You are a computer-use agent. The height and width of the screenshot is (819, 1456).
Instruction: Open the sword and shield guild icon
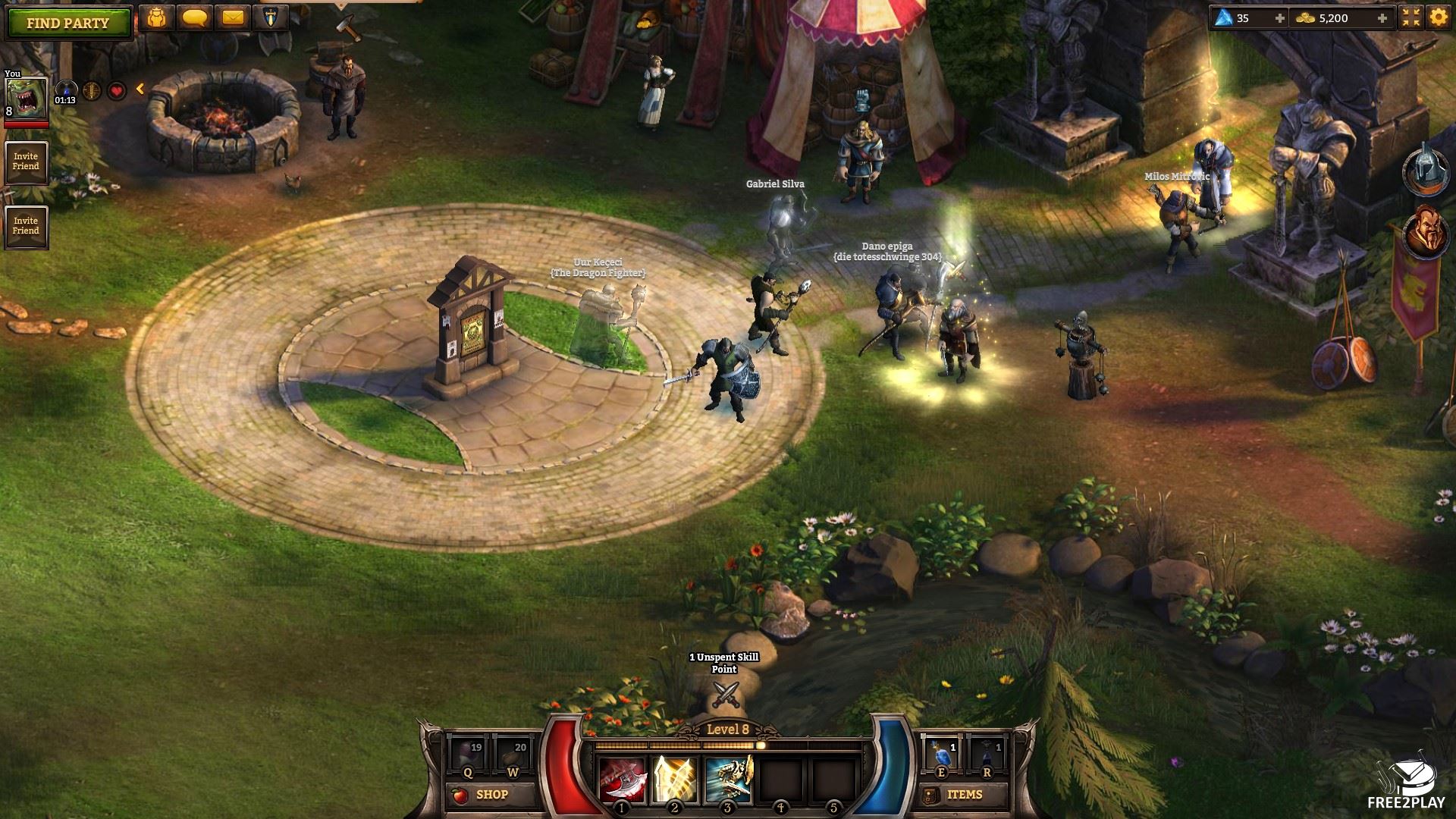point(271,18)
